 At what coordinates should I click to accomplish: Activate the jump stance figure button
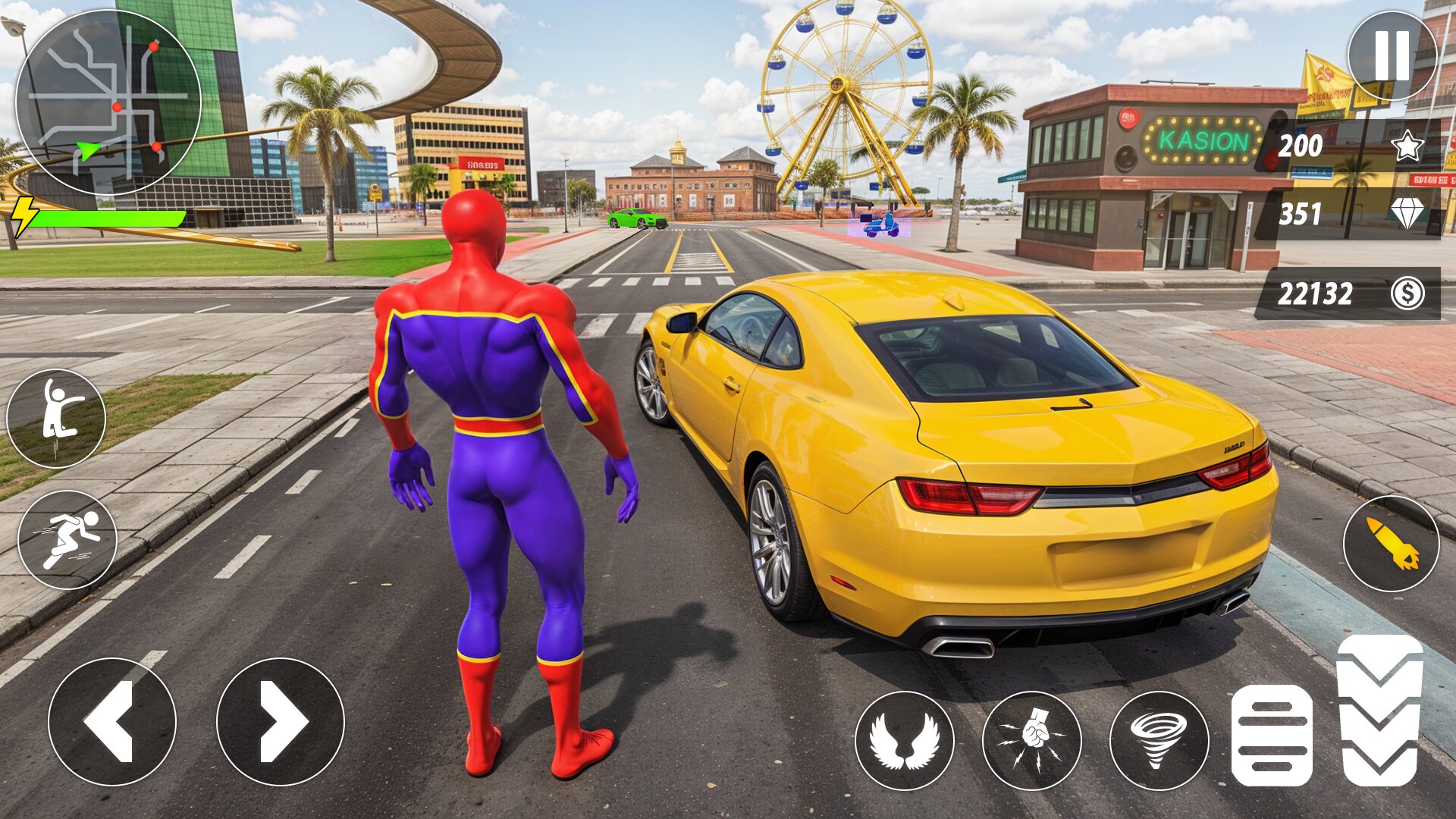[56, 418]
